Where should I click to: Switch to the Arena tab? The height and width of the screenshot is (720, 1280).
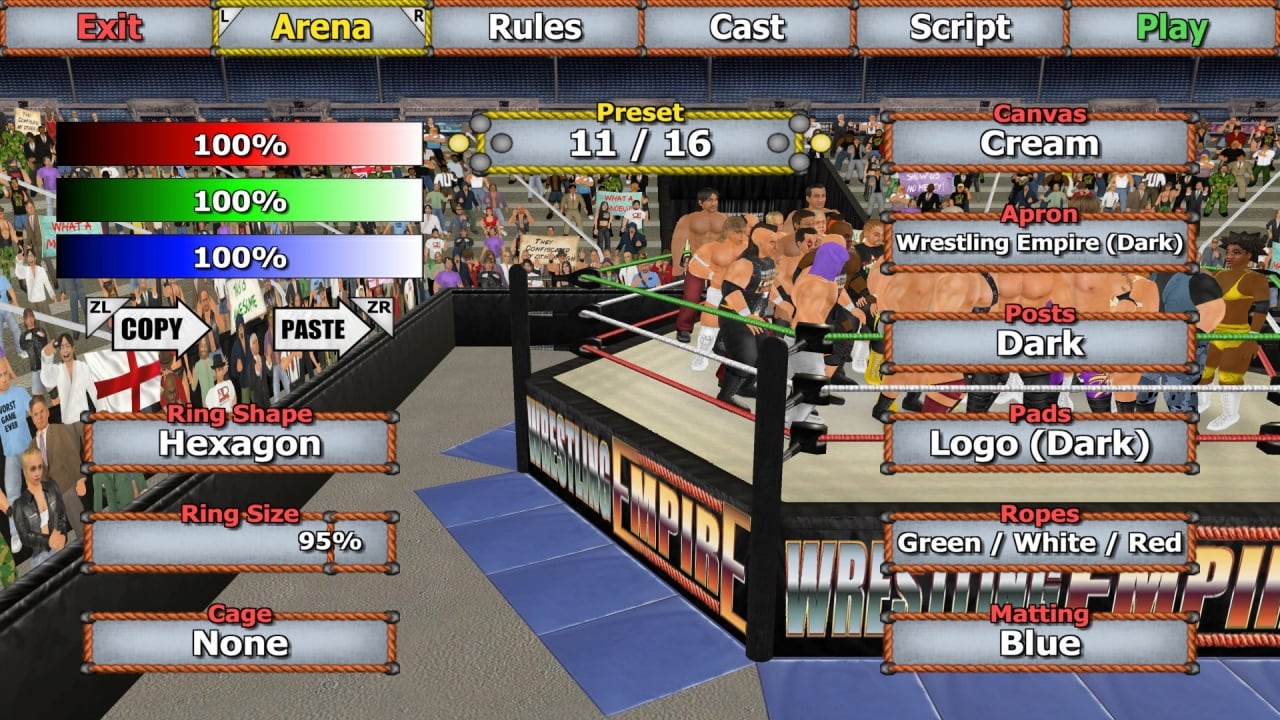(x=322, y=28)
